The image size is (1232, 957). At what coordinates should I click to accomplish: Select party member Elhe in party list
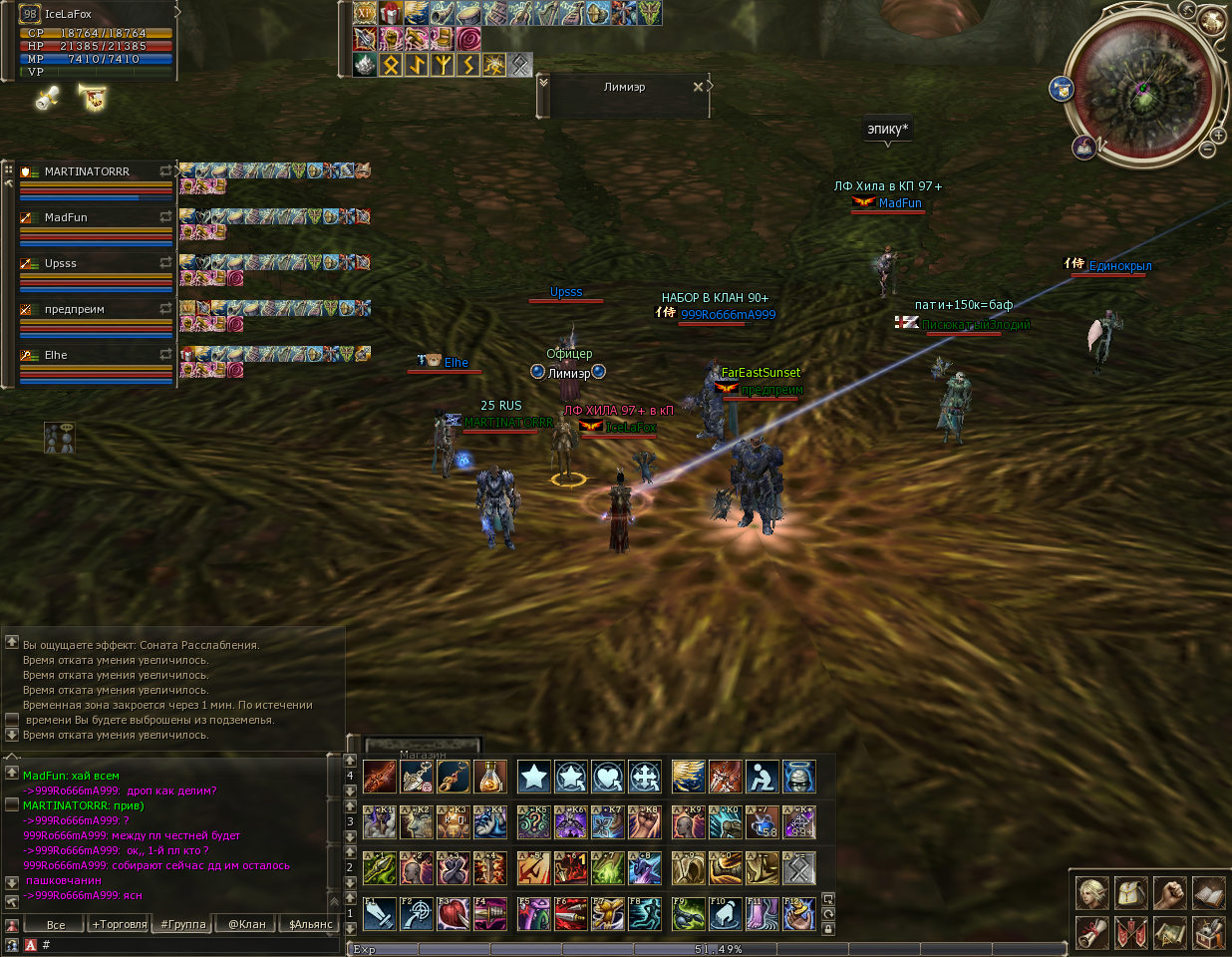pos(56,356)
